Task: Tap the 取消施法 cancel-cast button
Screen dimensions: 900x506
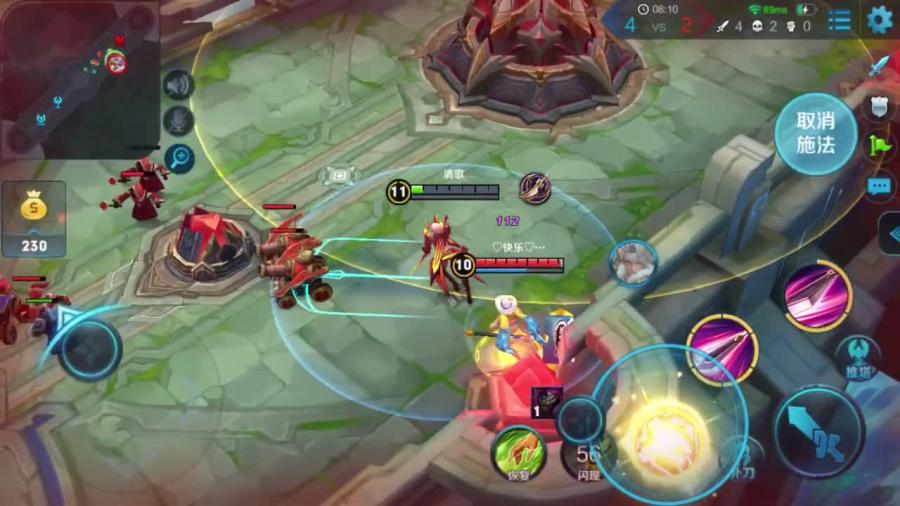Action: click(x=815, y=134)
